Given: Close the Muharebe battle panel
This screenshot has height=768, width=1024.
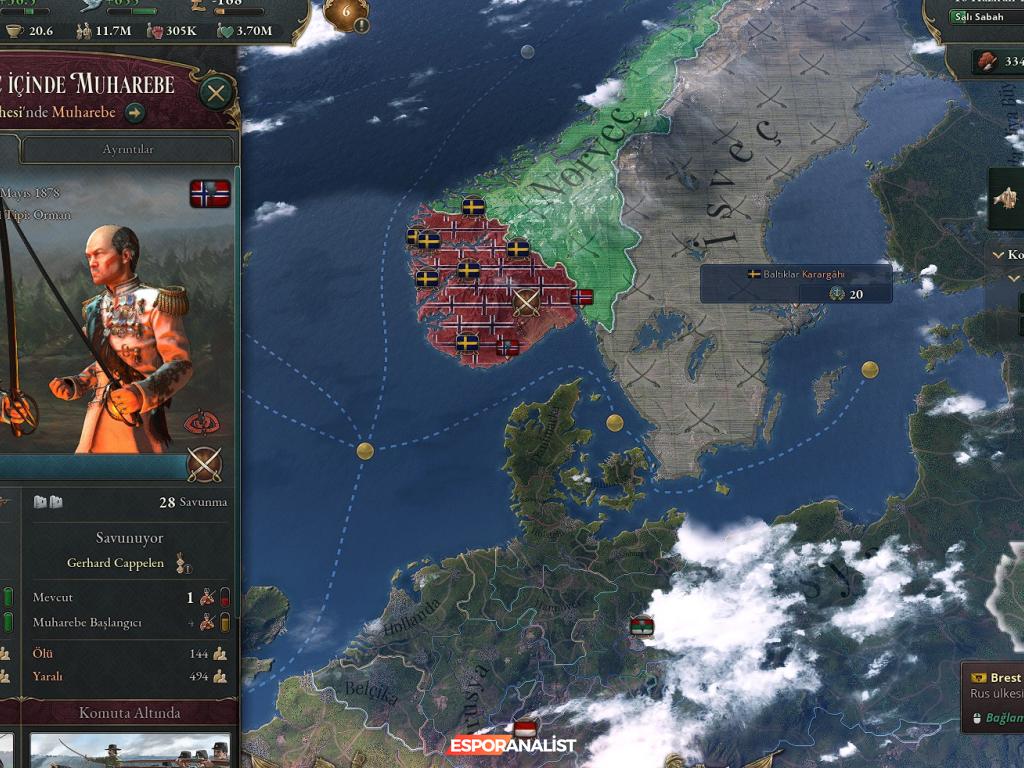Looking at the screenshot, I should coord(215,94).
